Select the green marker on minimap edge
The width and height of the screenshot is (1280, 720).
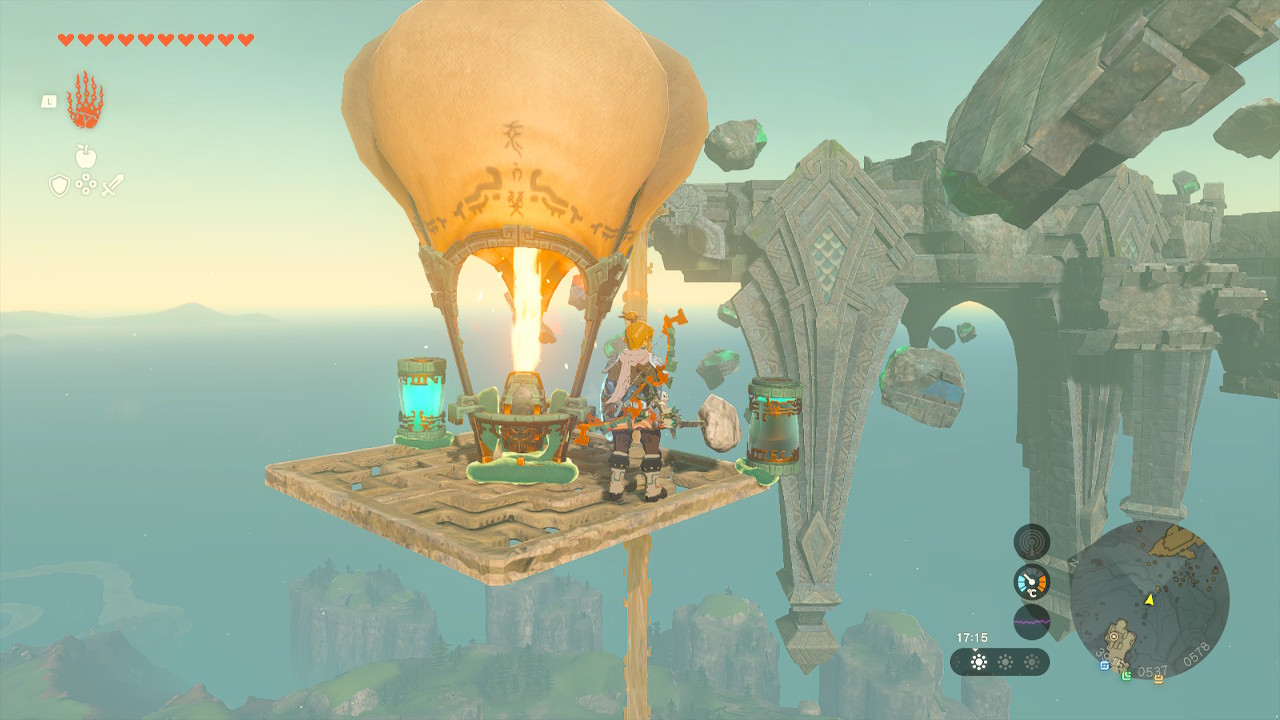tap(1126, 676)
